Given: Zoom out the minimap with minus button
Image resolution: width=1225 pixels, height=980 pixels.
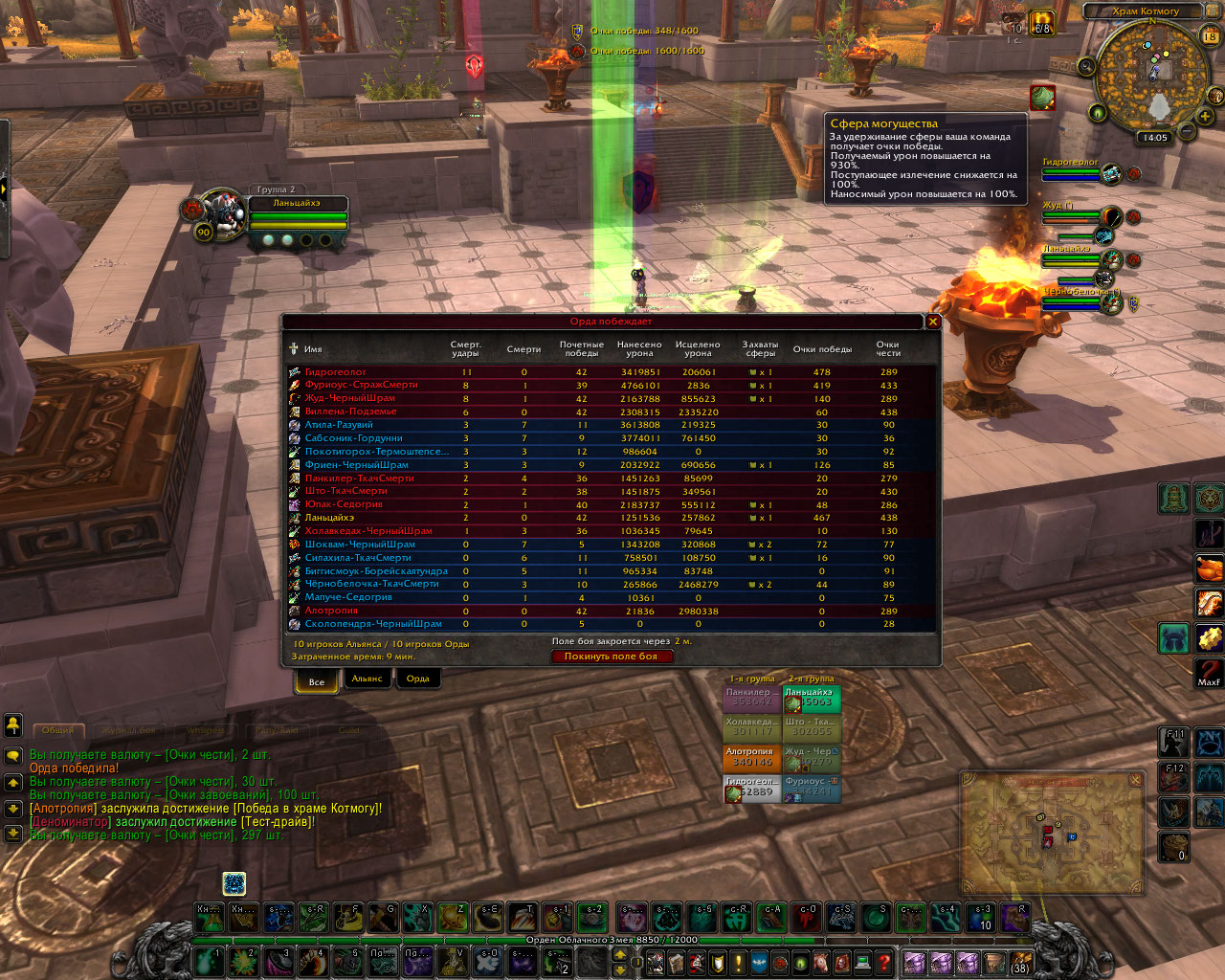Looking at the screenshot, I should click(1185, 129).
